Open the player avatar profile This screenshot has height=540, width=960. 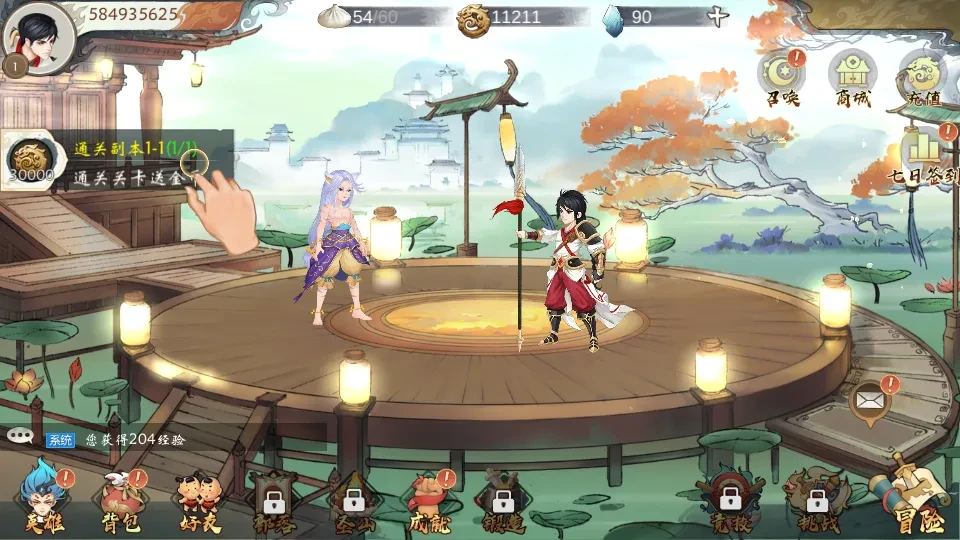point(38,38)
